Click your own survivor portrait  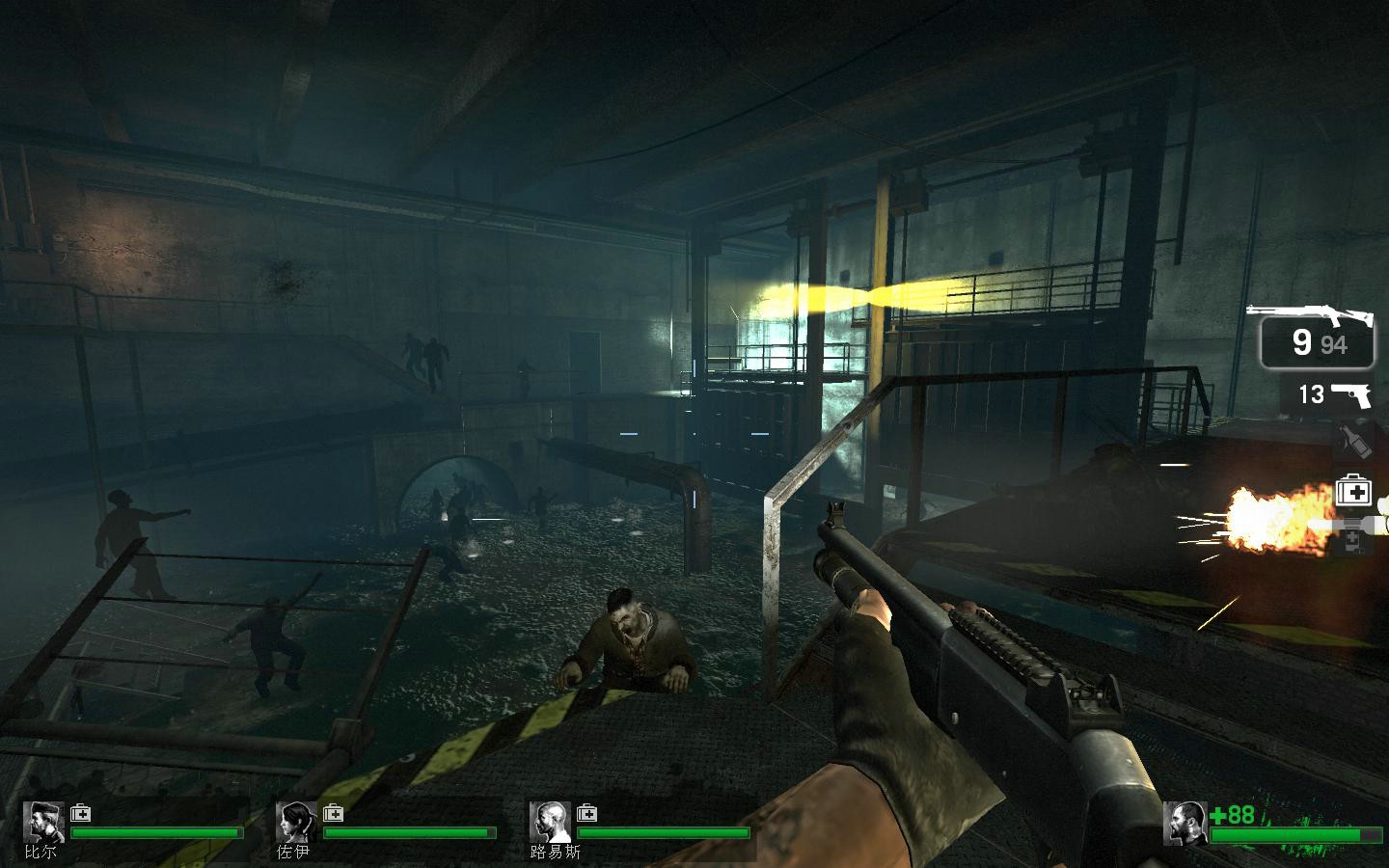1185,824
